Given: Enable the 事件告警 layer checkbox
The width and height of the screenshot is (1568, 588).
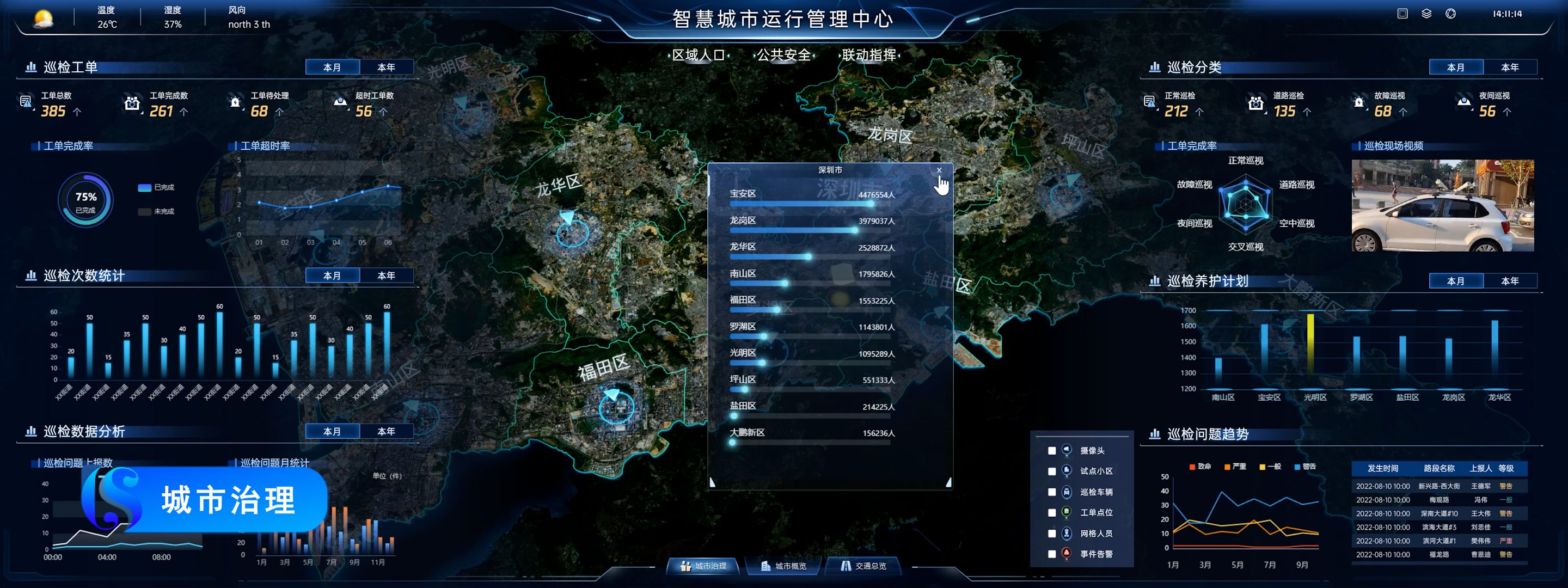Looking at the screenshot, I should click(x=1052, y=555).
